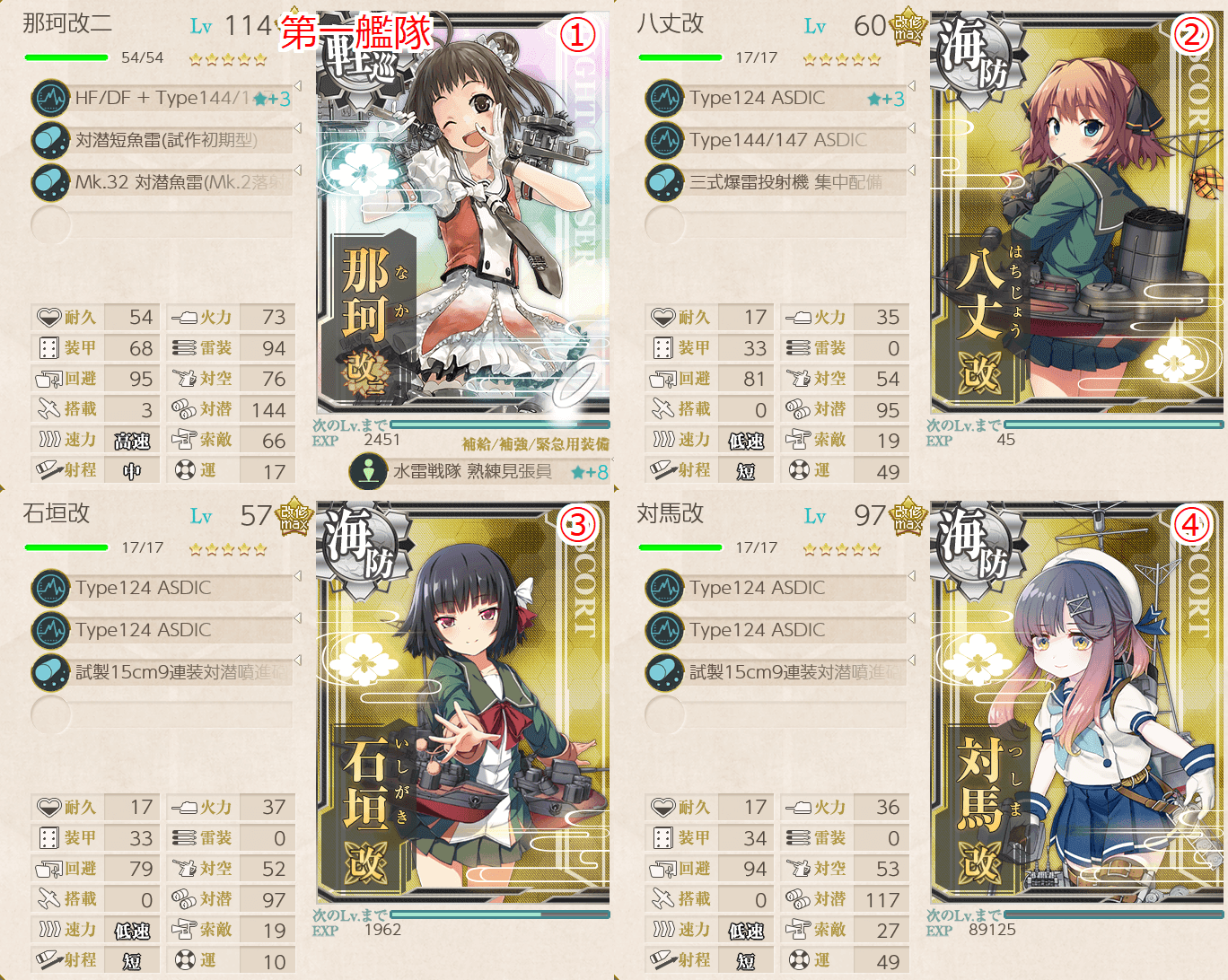Click Hachijou's Type144/147 ASDIC slot
This screenshot has width=1228, height=980.
777,140
